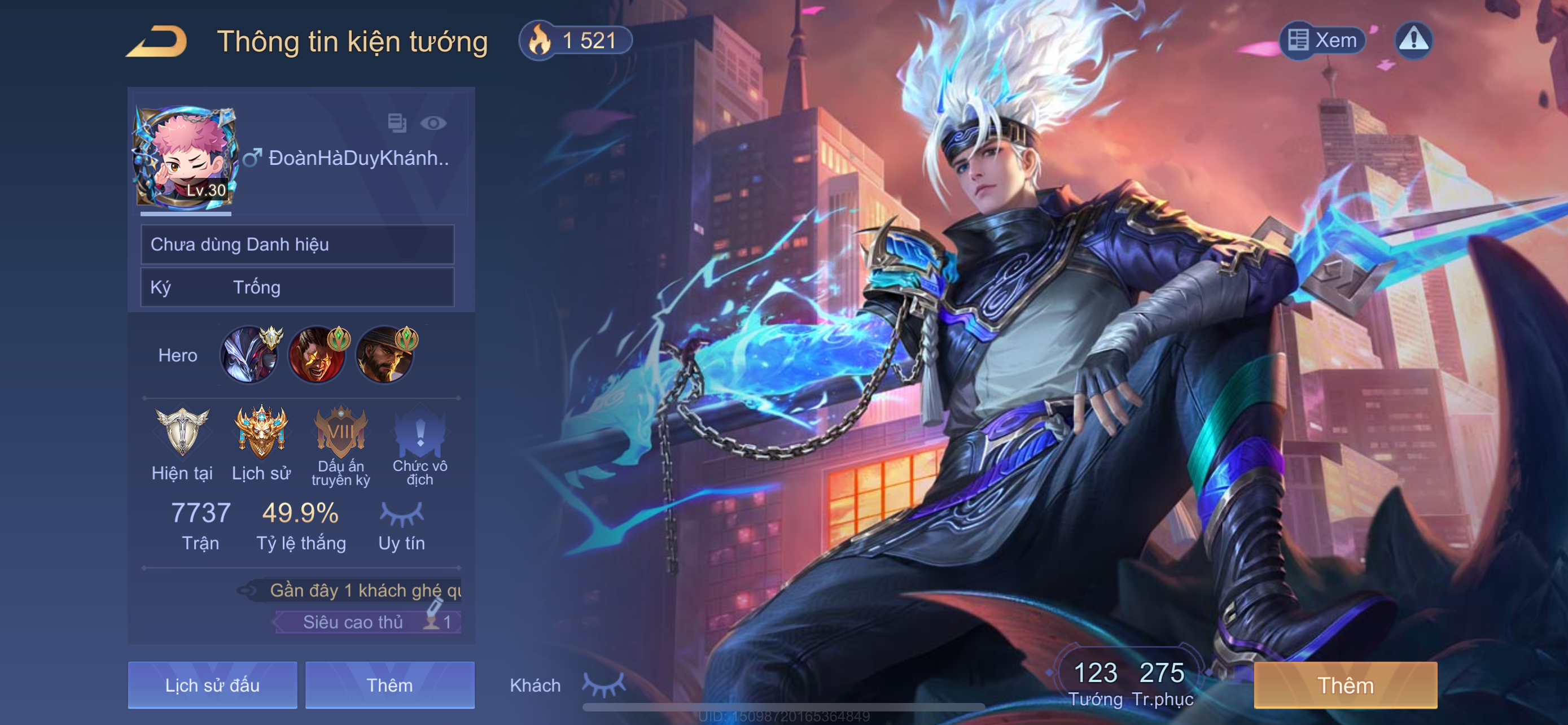Select the silver-armored hero portrait
This screenshot has width=1568, height=725.
(x=250, y=355)
